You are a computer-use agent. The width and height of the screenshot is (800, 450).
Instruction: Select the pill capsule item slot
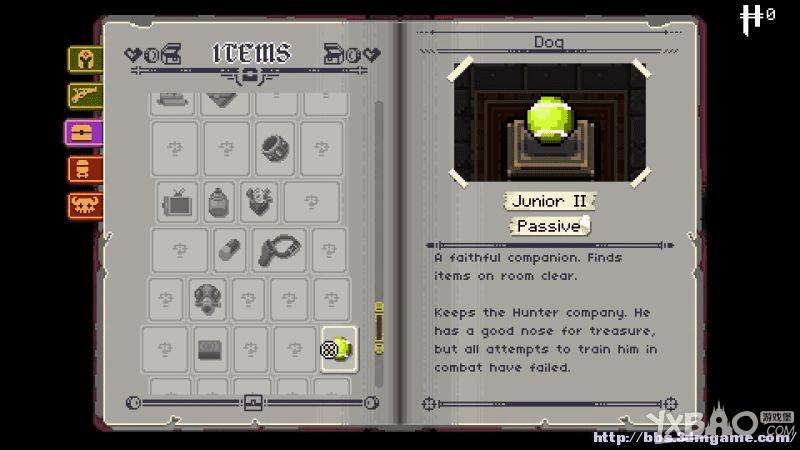(229, 249)
